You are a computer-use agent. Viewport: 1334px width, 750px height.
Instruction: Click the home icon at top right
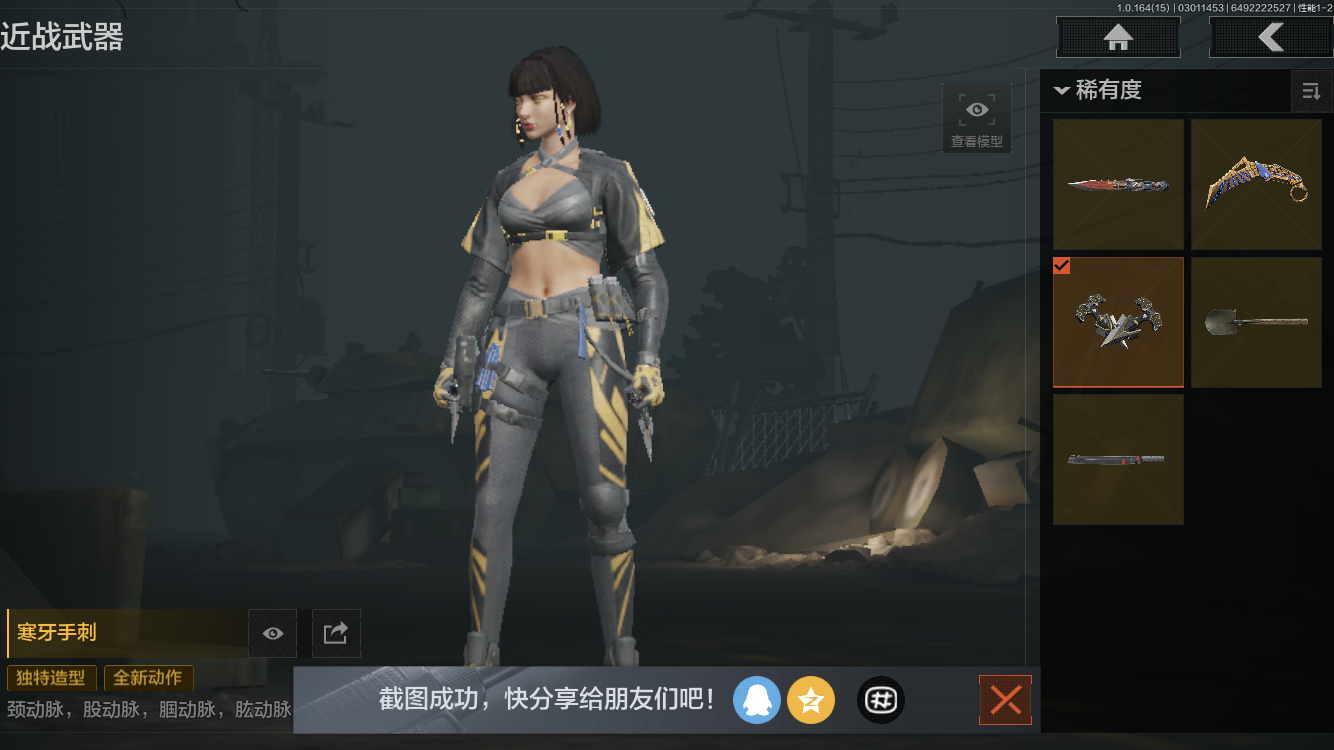pos(1117,37)
